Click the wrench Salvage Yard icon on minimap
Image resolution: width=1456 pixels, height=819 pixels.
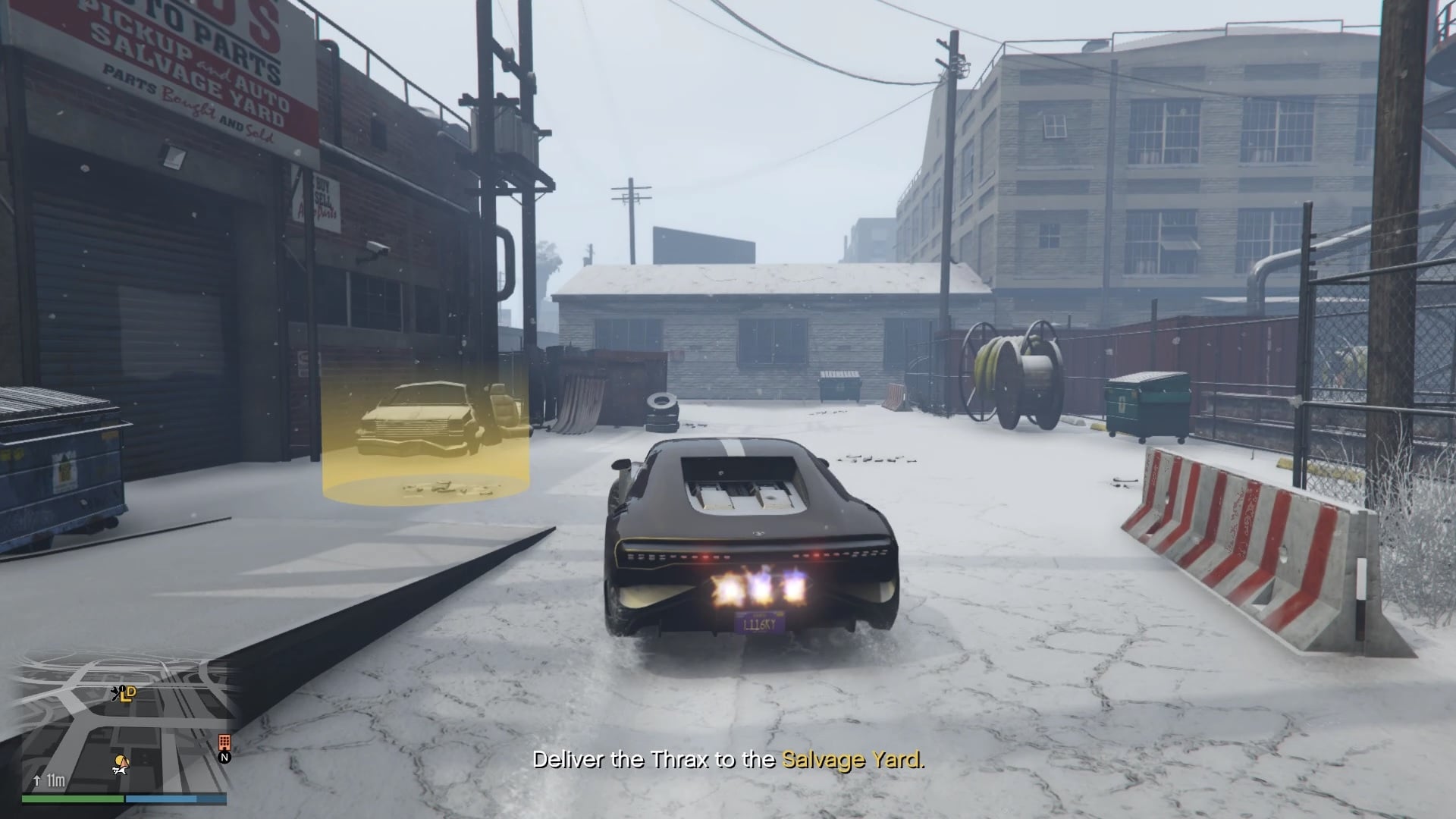coord(115,692)
